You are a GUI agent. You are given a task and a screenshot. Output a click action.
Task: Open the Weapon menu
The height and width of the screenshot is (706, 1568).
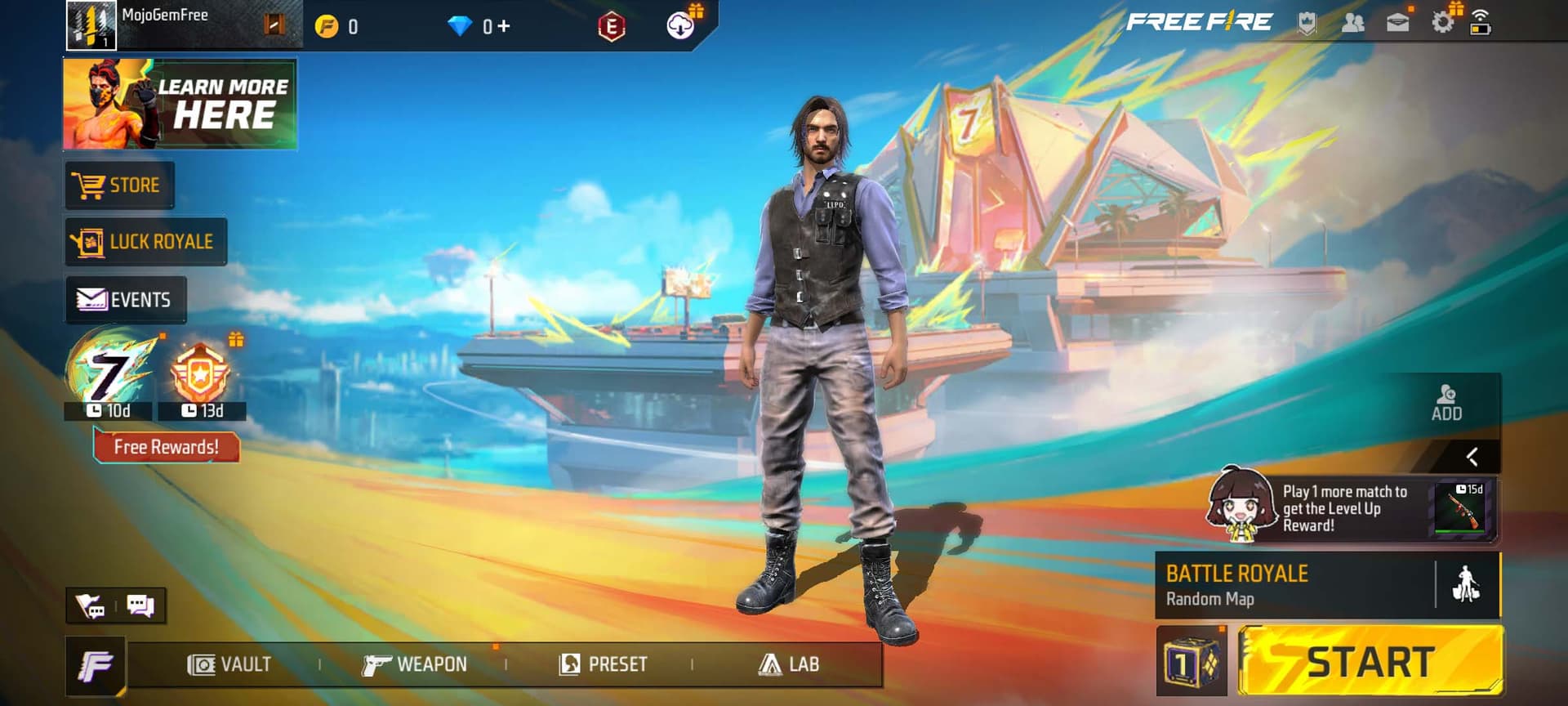415,664
